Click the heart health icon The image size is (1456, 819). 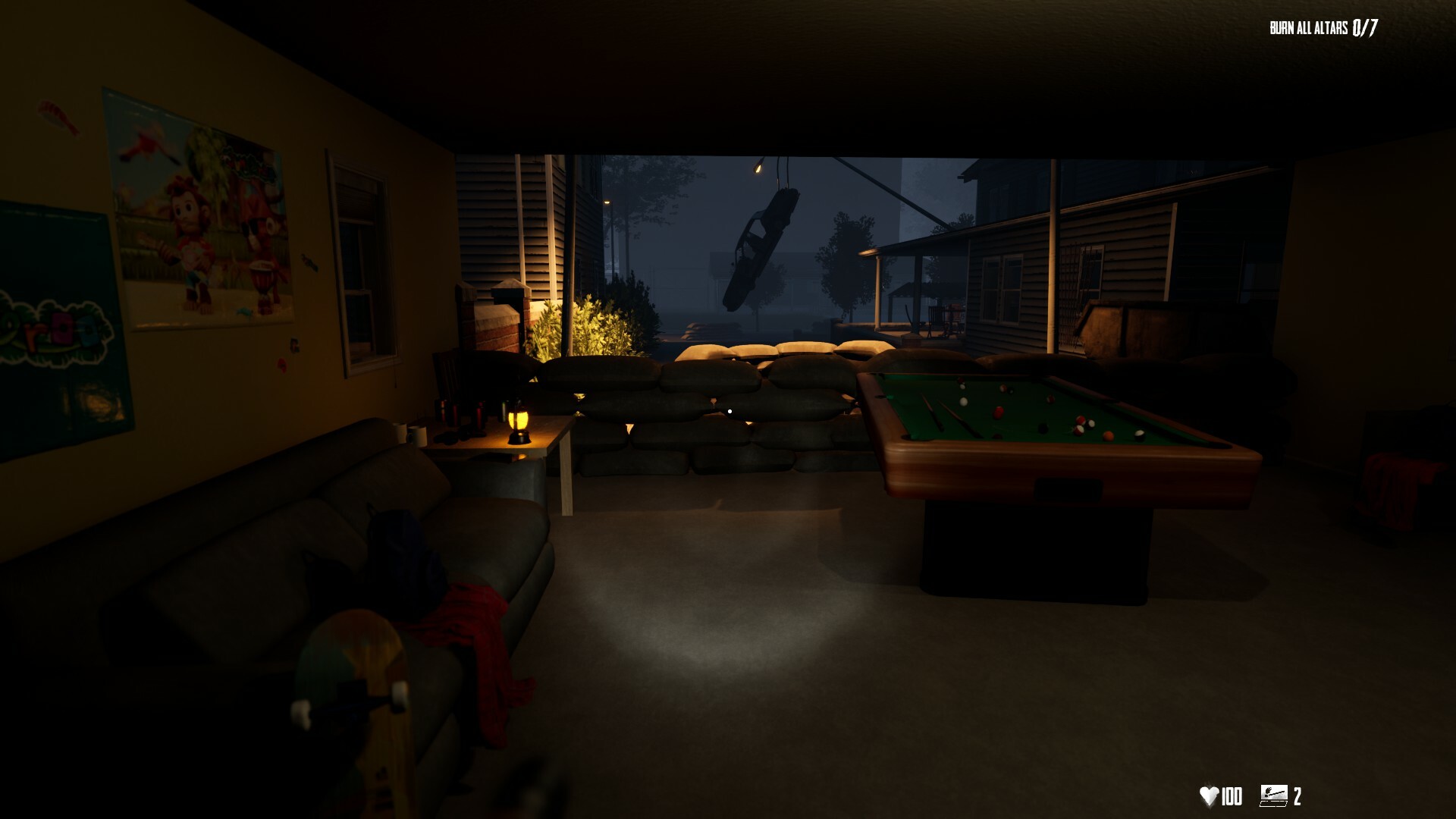[x=1210, y=794]
